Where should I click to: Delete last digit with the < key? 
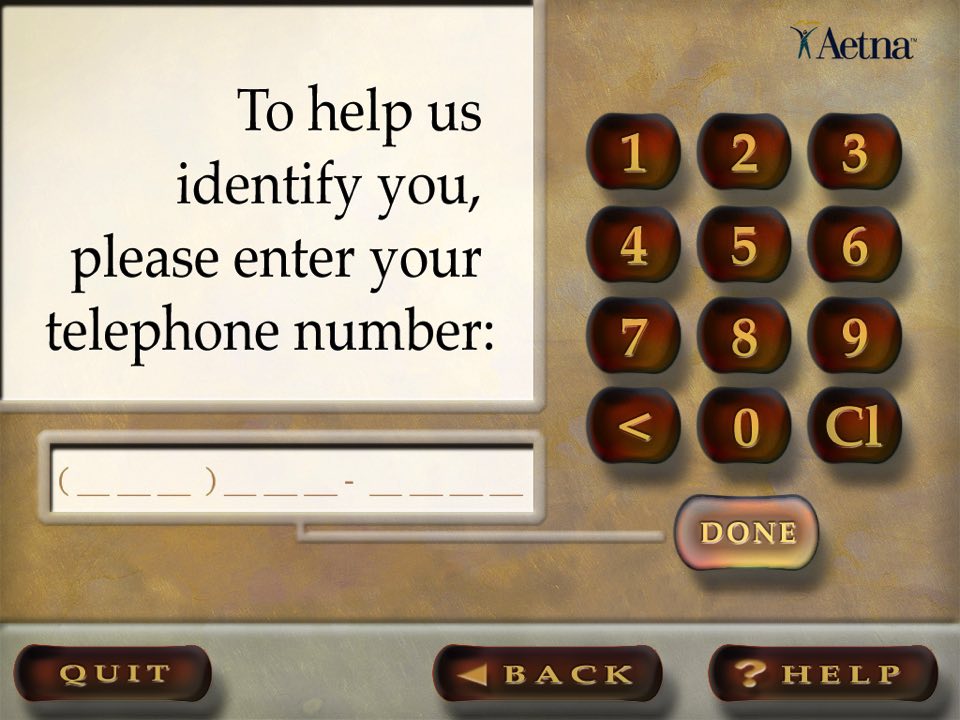click(633, 427)
